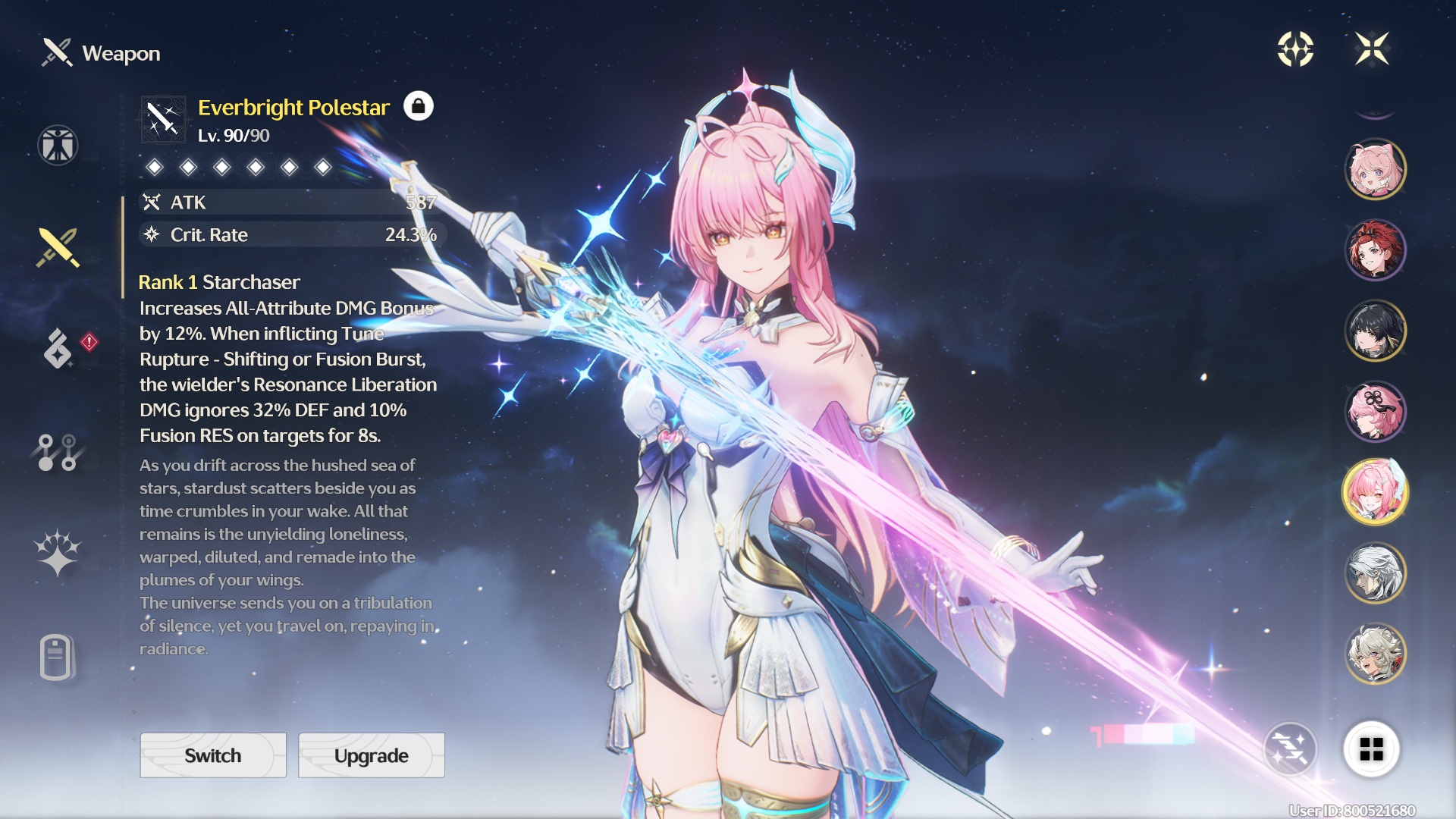Open the capsule-shaped profile tab

click(56, 657)
